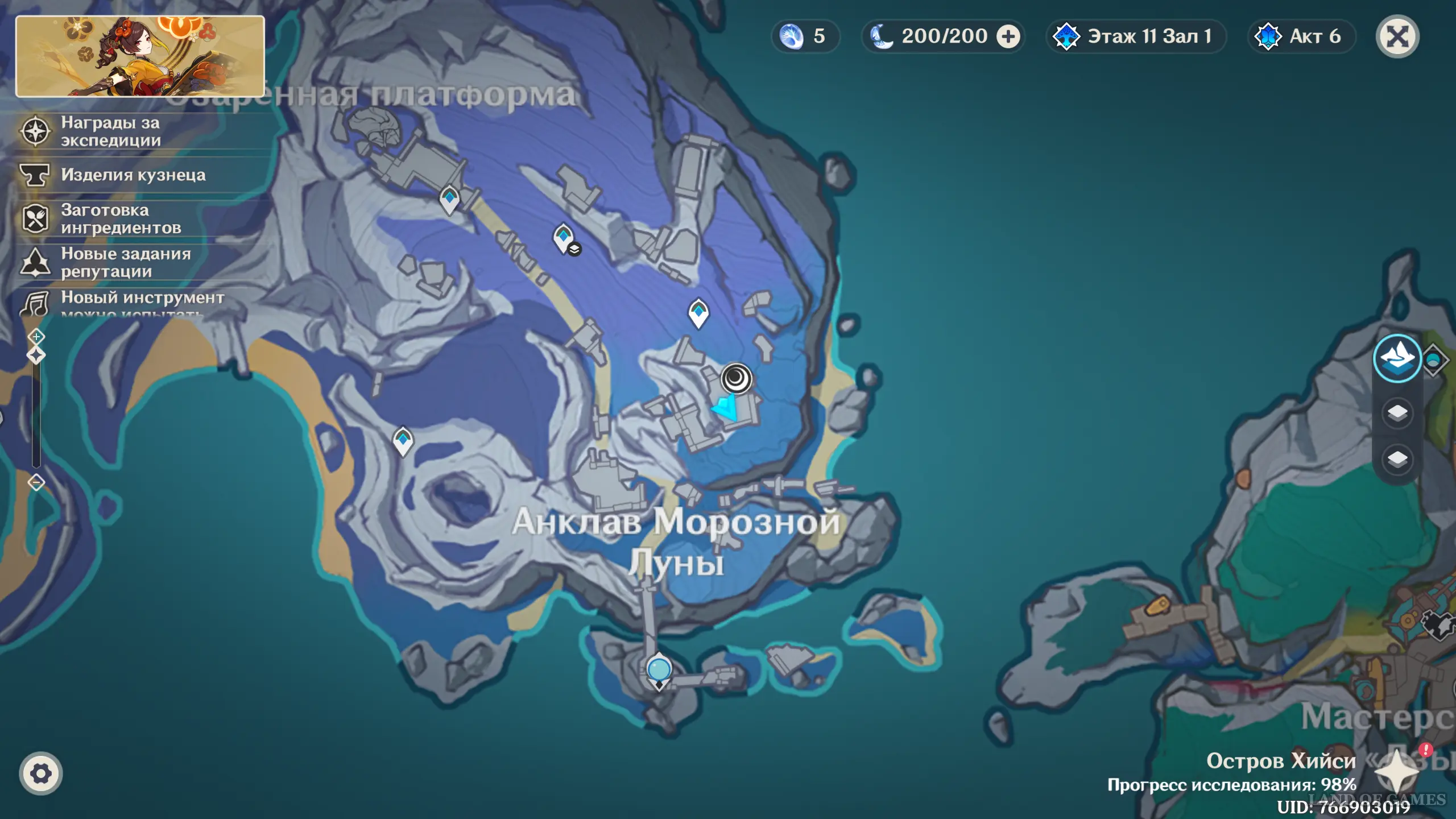This screenshot has height=819, width=1456.
Task: Close the map screen
Action: pos(1397,37)
